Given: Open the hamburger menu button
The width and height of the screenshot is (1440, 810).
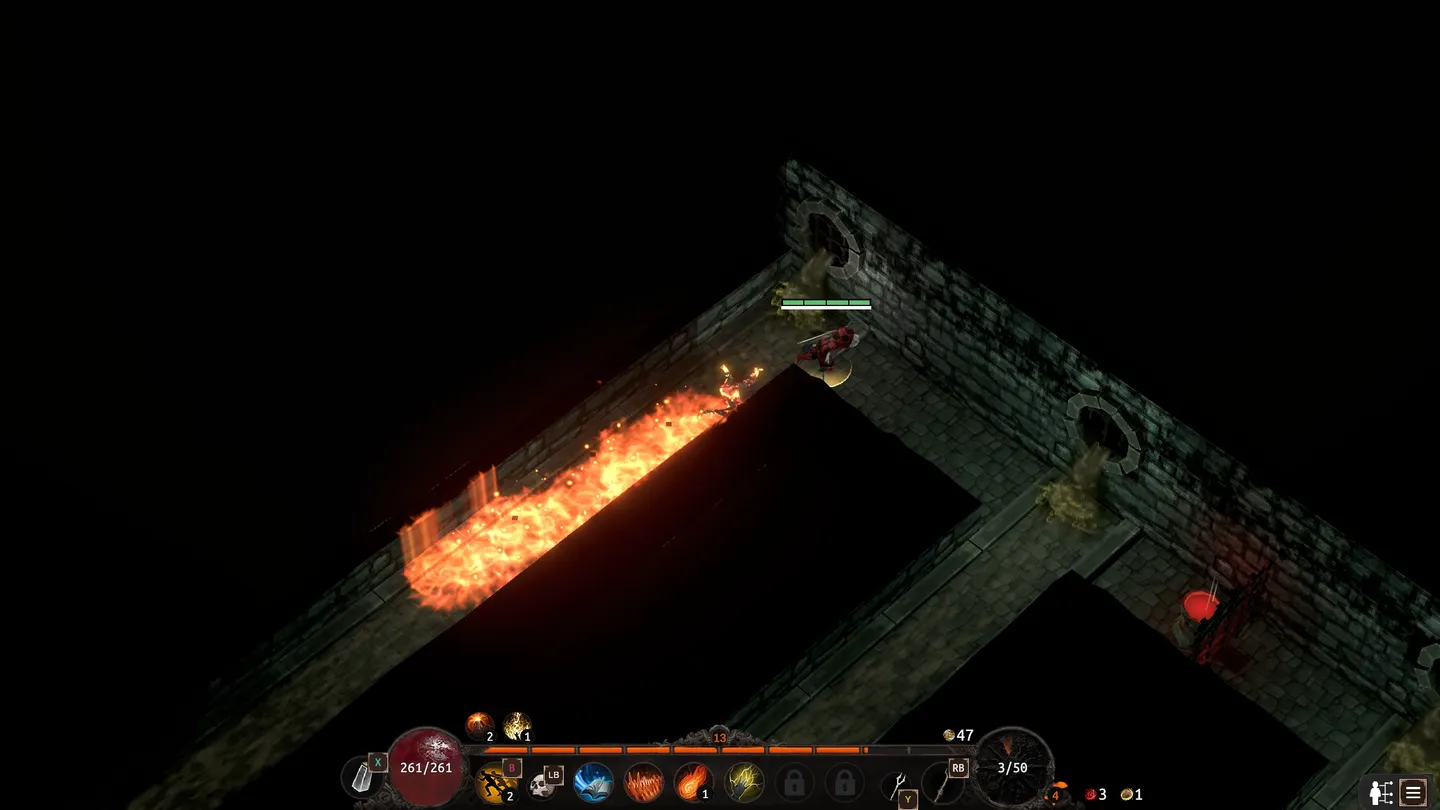Looking at the screenshot, I should coord(1413,792).
